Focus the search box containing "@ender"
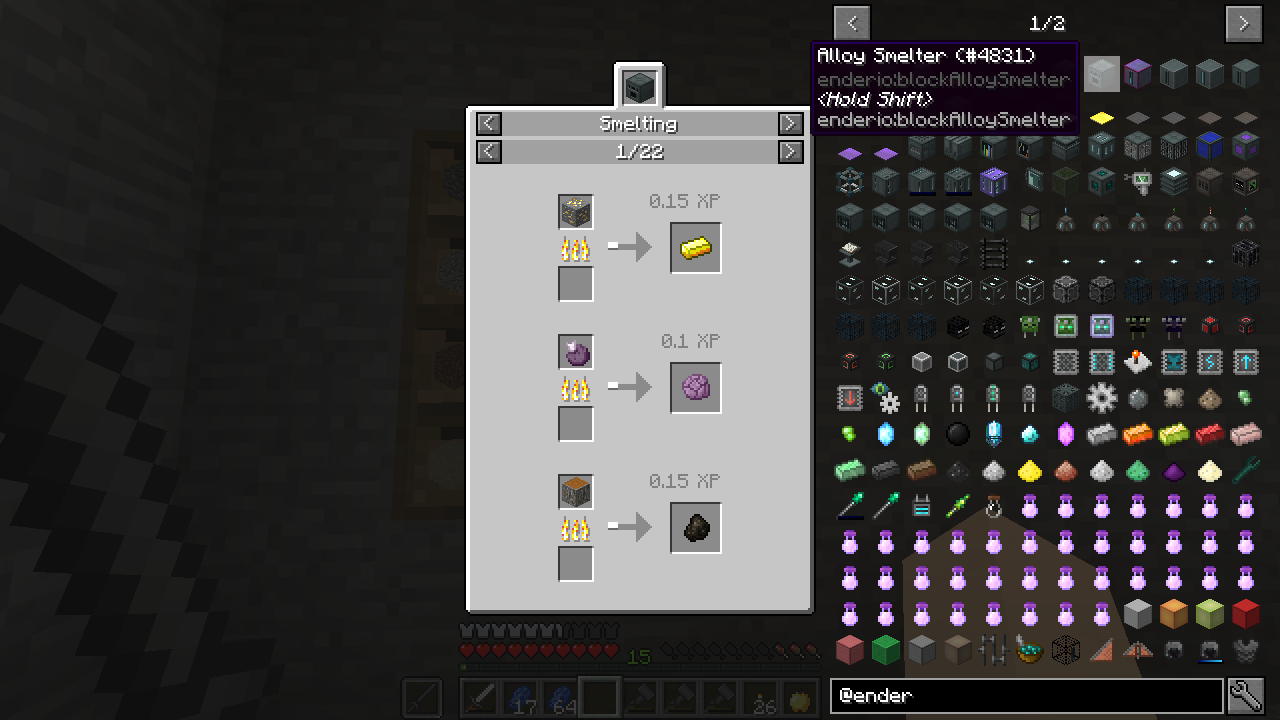The height and width of the screenshot is (720, 1280). (x=1026, y=695)
